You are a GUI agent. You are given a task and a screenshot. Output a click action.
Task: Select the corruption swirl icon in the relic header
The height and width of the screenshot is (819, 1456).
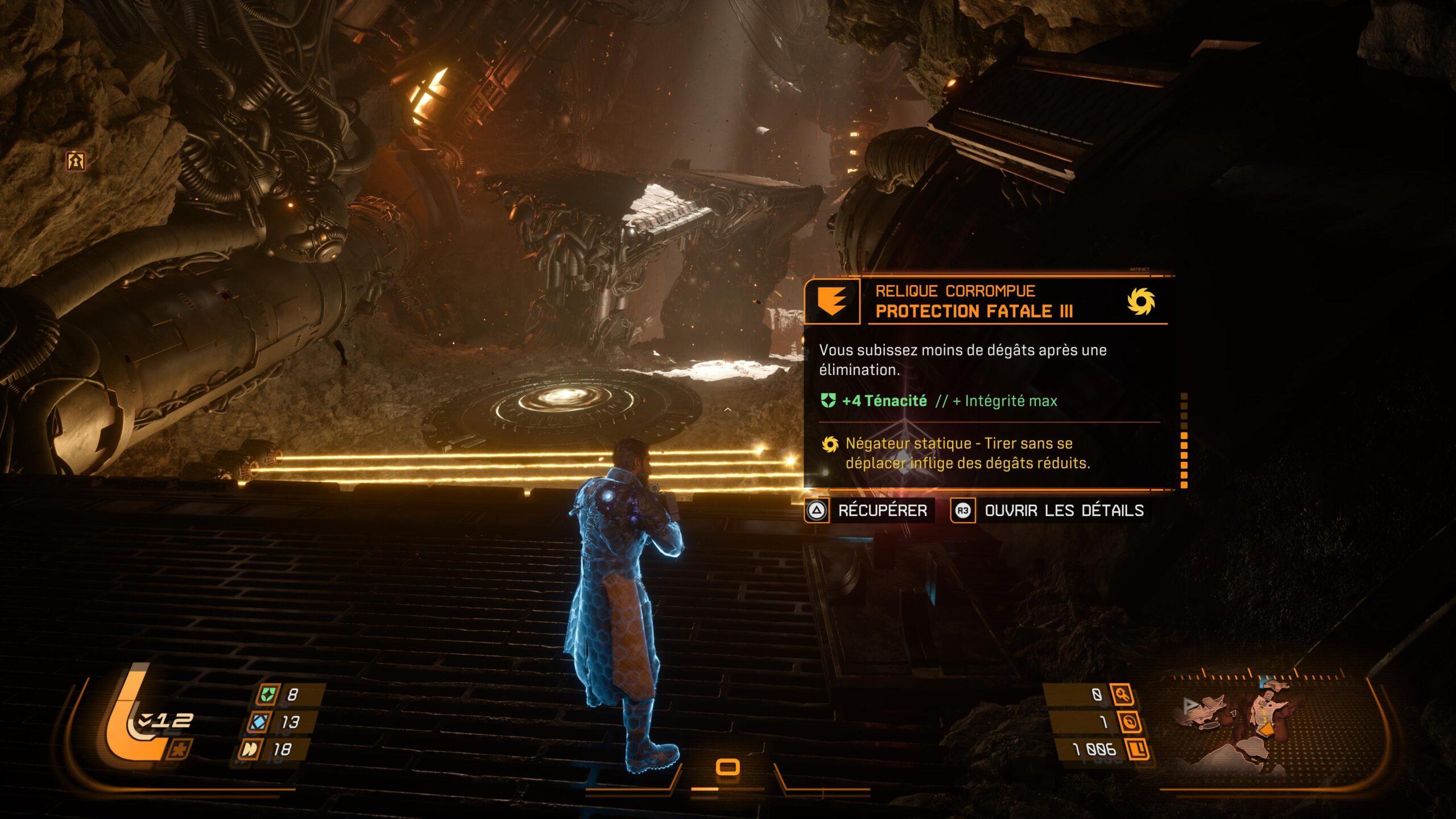coord(1141,301)
